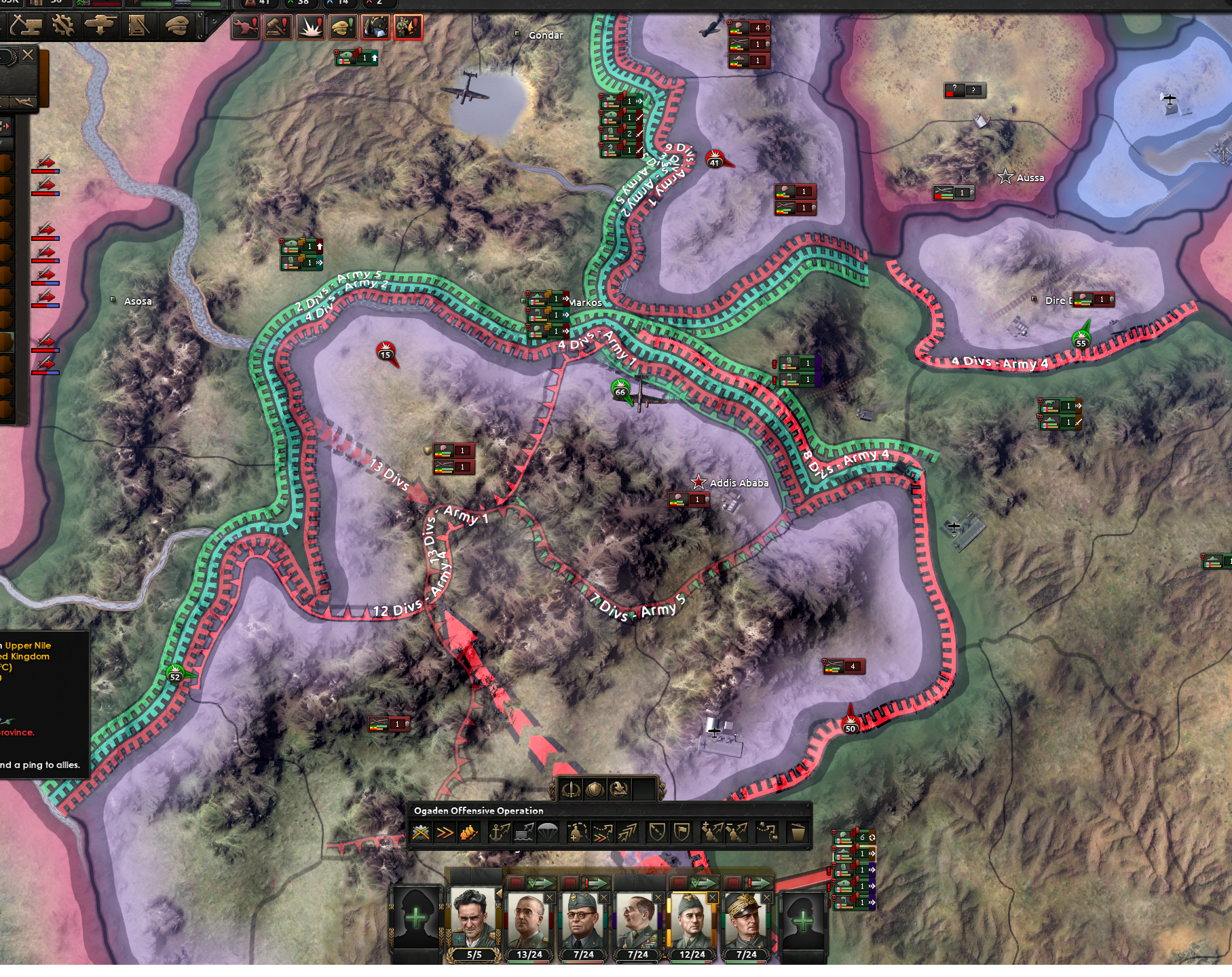Image resolution: width=1232 pixels, height=977 pixels.
Task: Remove the 12/24 general using his X button
Action: click(712, 898)
